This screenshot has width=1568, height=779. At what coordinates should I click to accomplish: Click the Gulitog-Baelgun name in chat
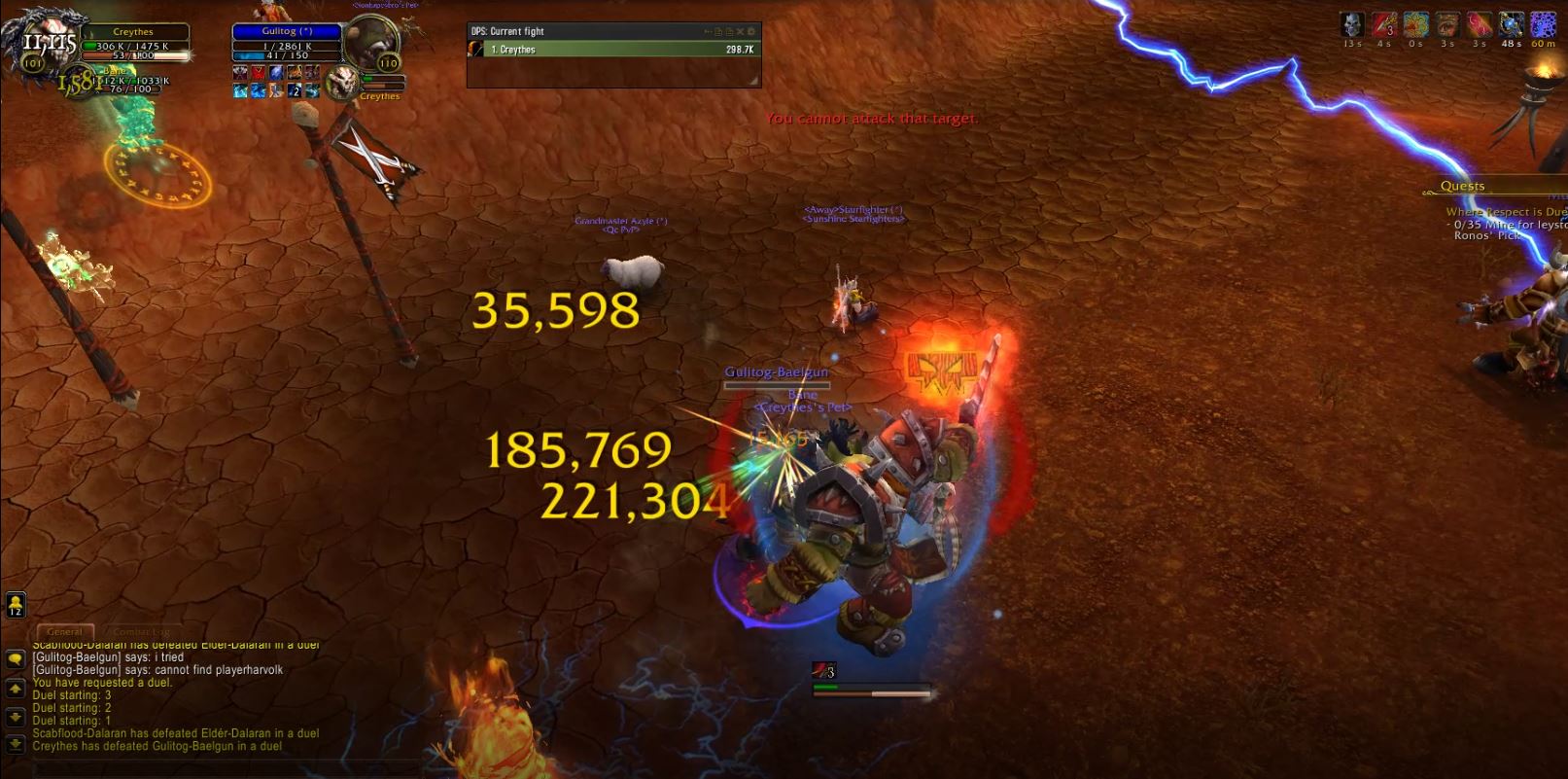[x=77, y=657]
